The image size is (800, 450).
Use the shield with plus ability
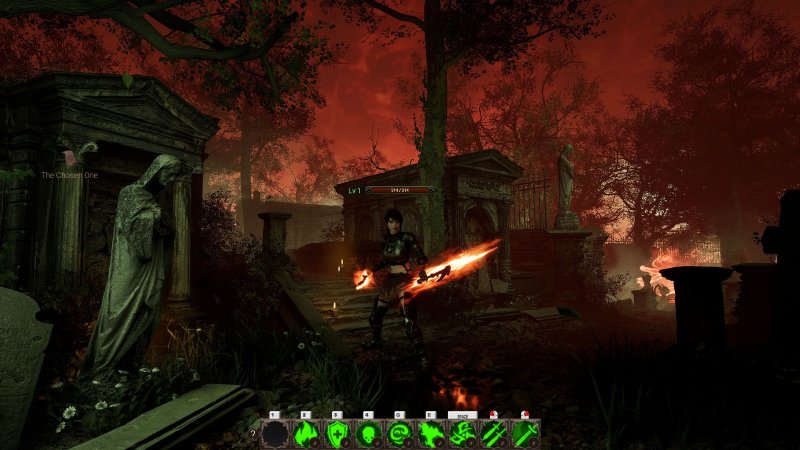click(337, 433)
